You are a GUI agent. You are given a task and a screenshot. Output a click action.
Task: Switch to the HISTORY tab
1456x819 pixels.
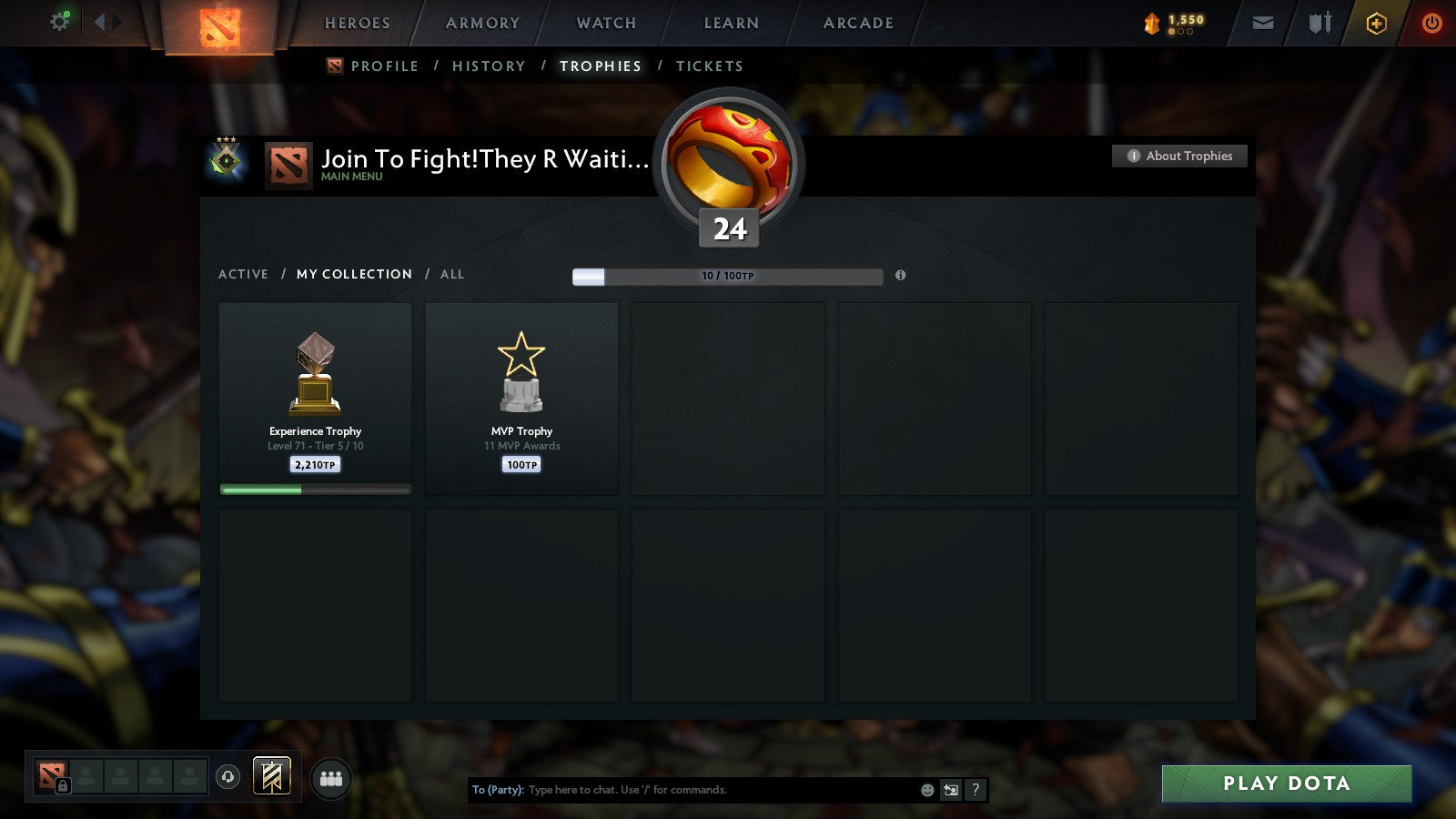point(490,66)
